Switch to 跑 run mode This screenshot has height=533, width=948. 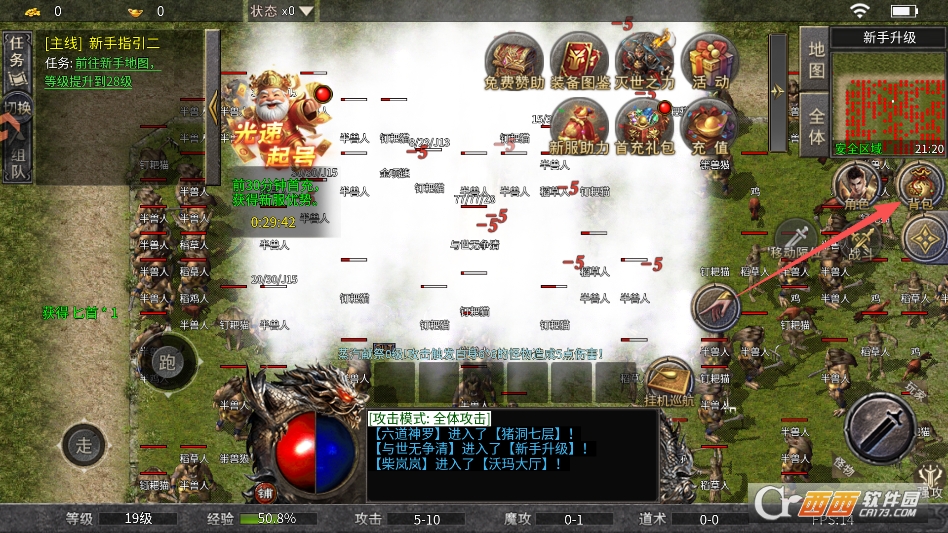[x=167, y=362]
